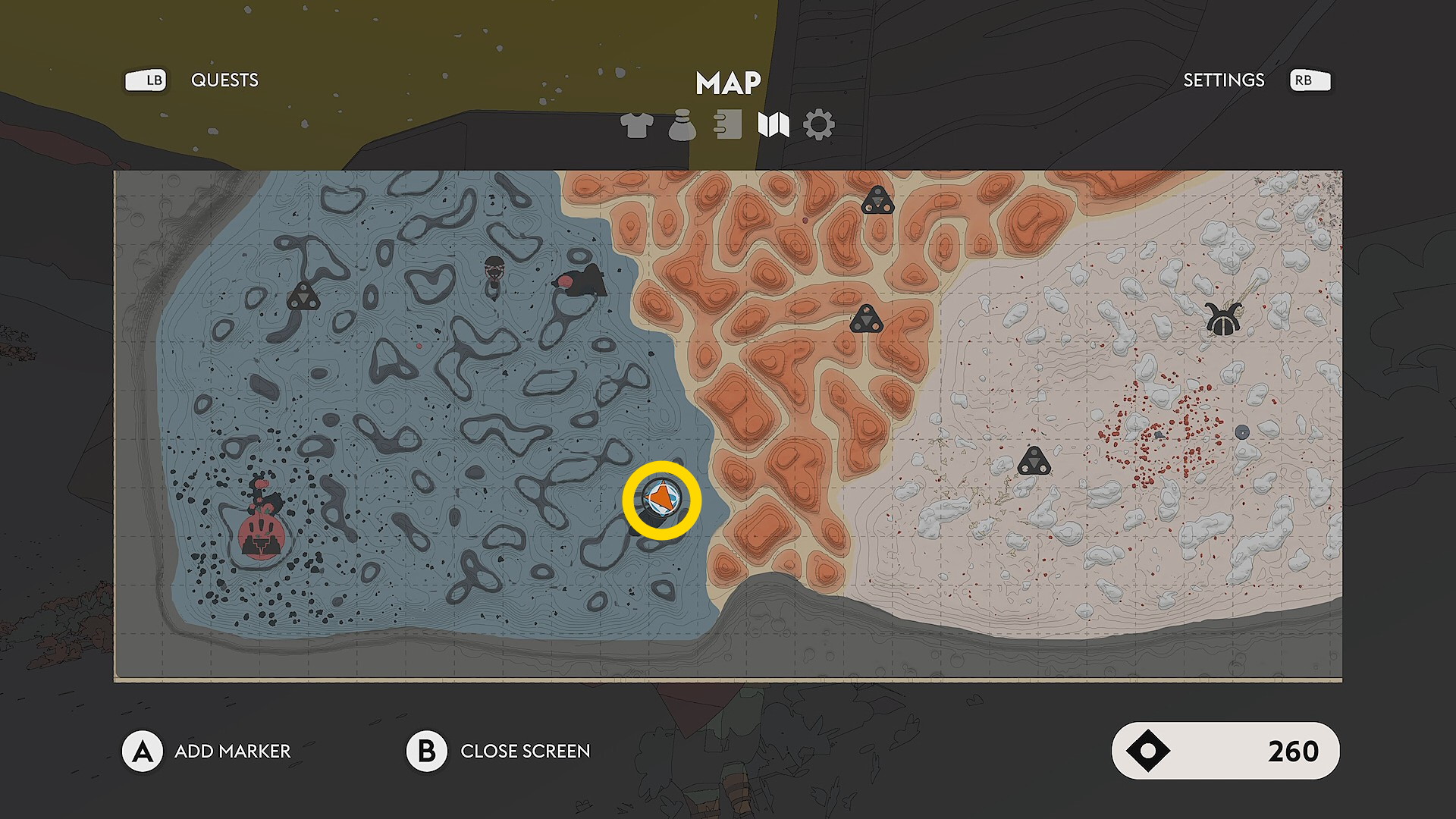Viewport: 1456px width, 819px height.
Task: Click the player's orange arrow map marker
Action: click(x=661, y=499)
